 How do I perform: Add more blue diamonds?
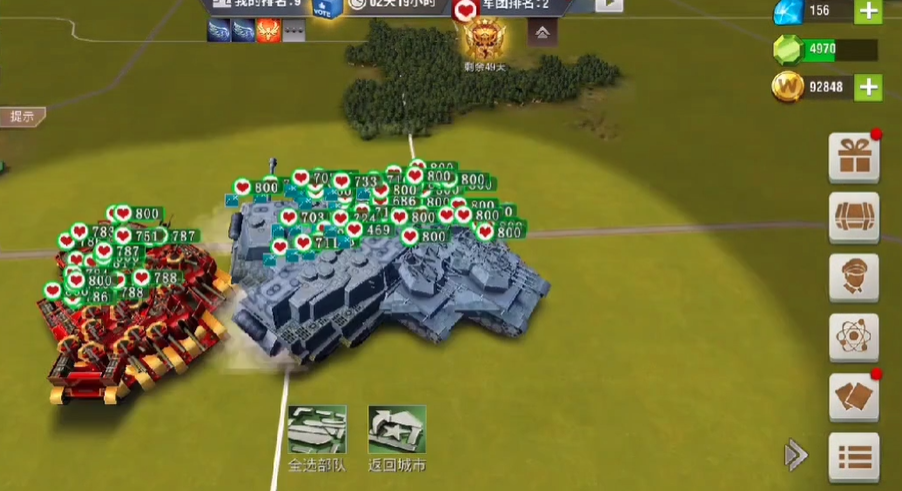(x=868, y=11)
